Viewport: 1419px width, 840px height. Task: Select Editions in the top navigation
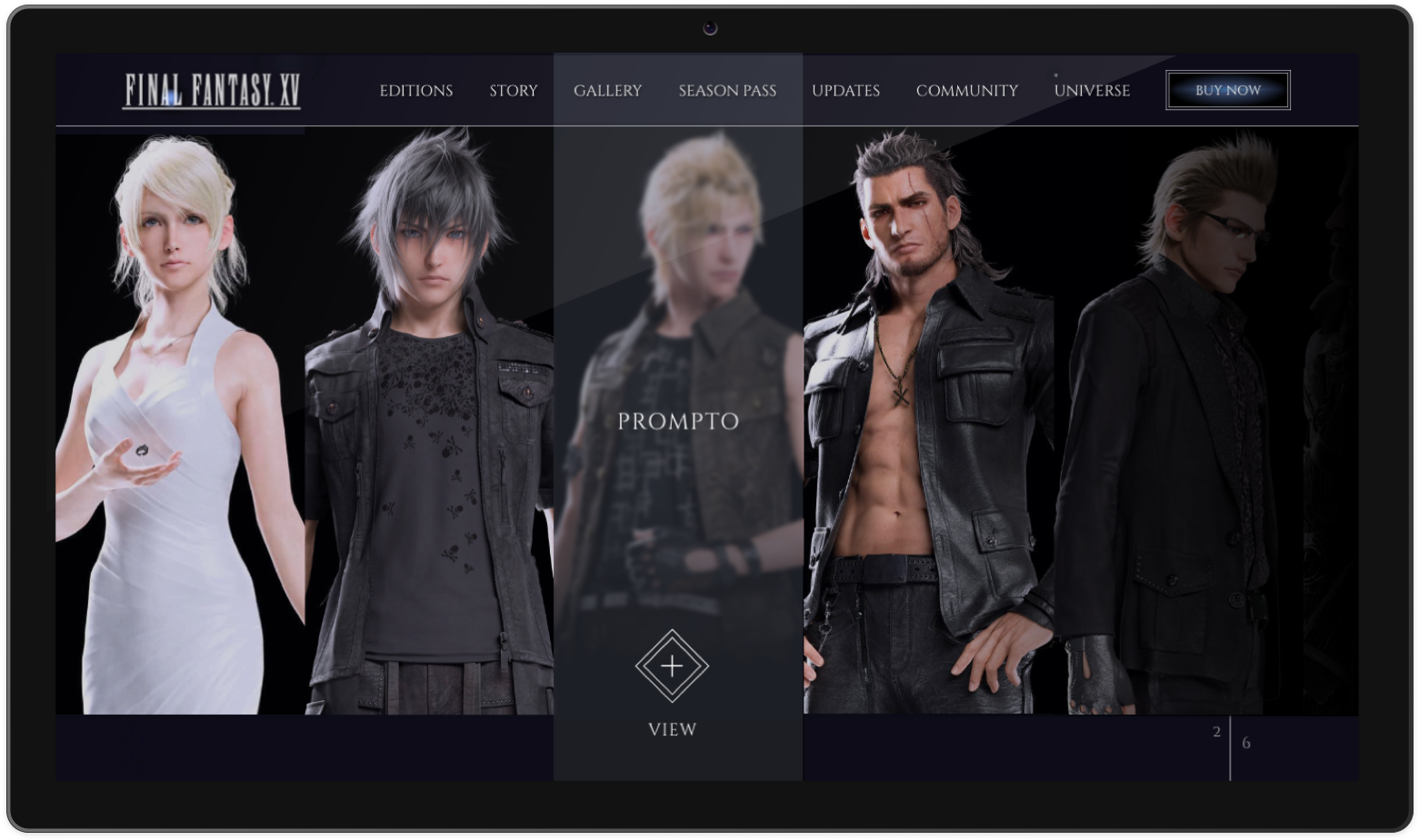coord(415,90)
